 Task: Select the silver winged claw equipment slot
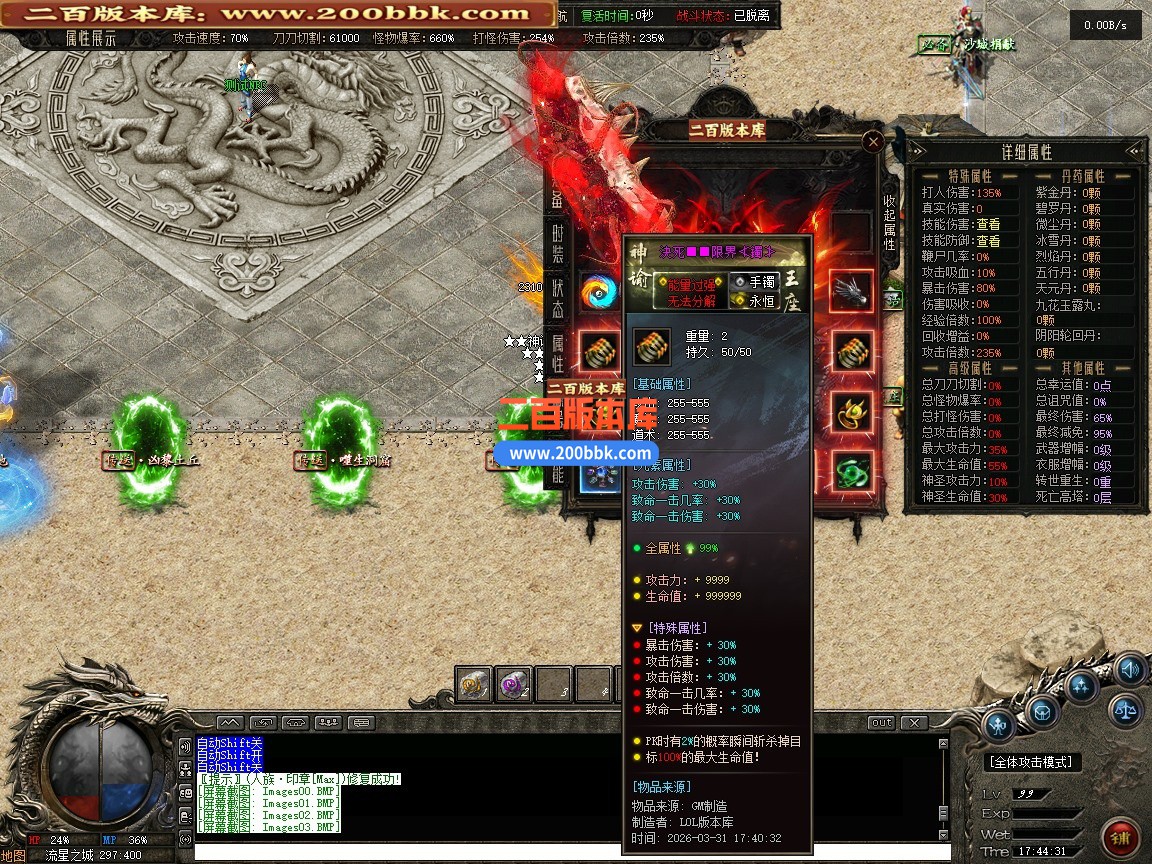pyautogui.click(x=851, y=291)
